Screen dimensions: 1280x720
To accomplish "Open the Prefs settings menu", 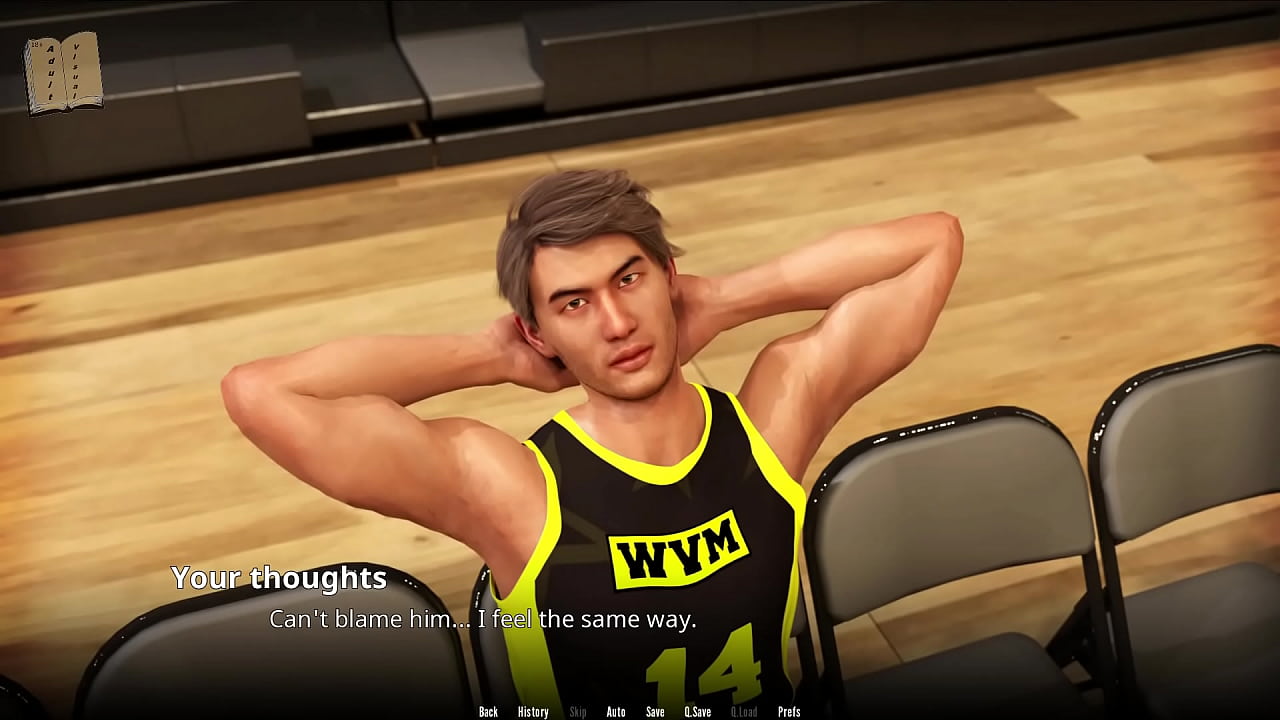I will 789,712.
